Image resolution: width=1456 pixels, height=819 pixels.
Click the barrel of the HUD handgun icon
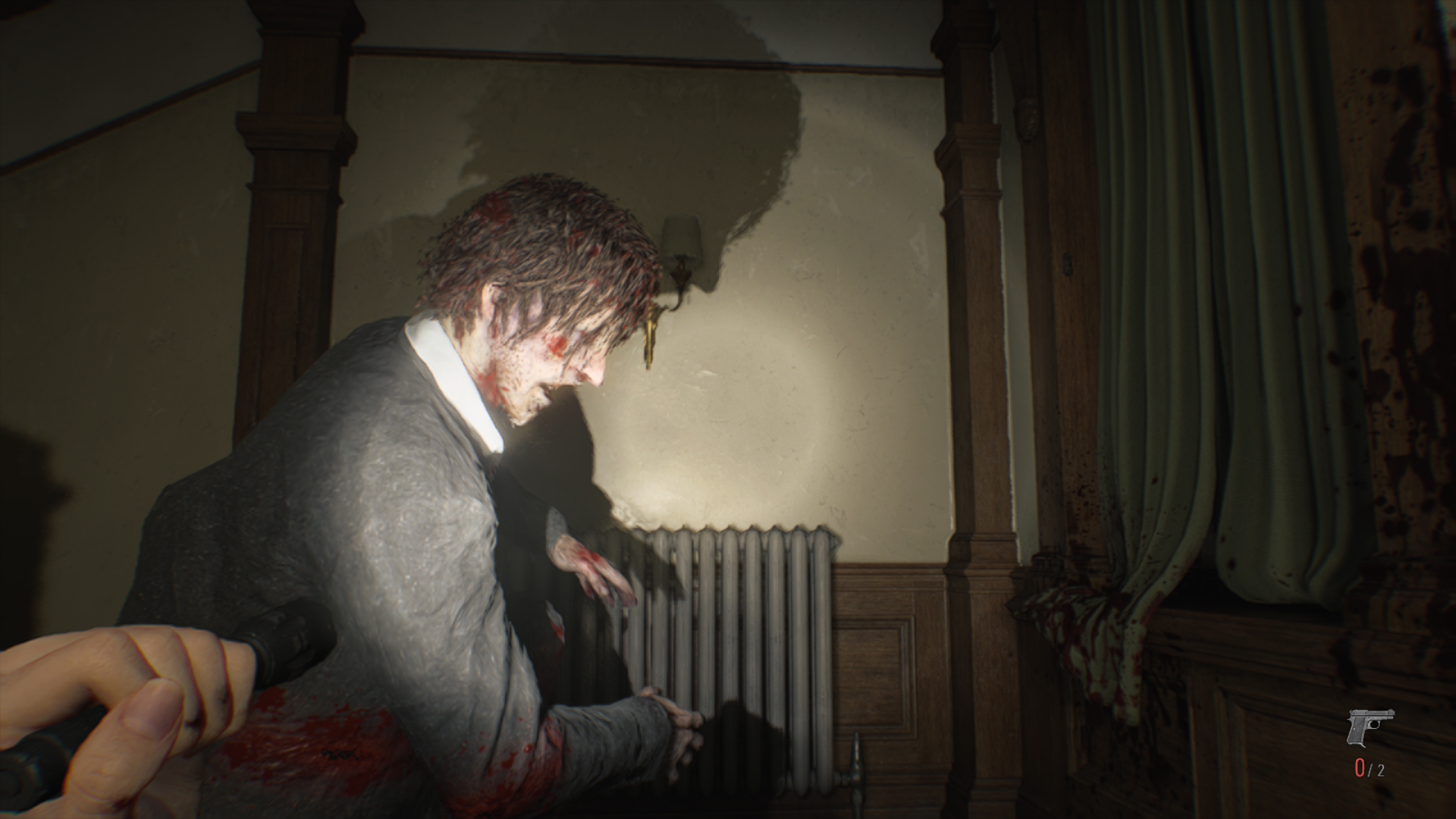[1386, 714]
